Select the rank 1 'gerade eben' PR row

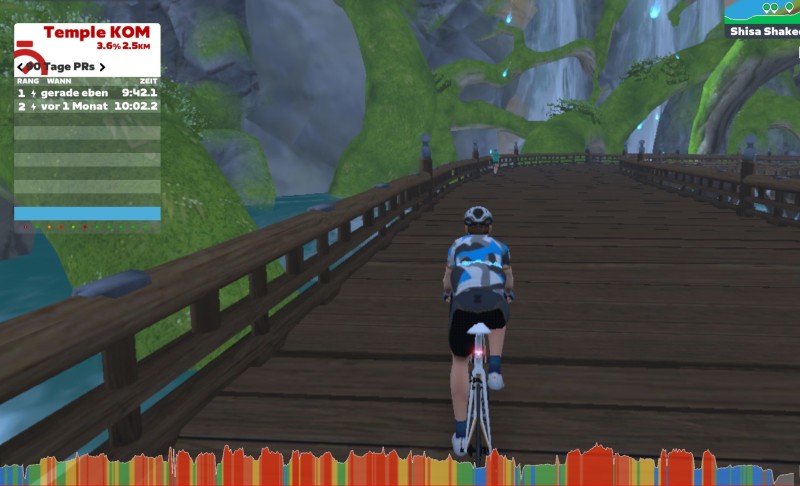87,92
